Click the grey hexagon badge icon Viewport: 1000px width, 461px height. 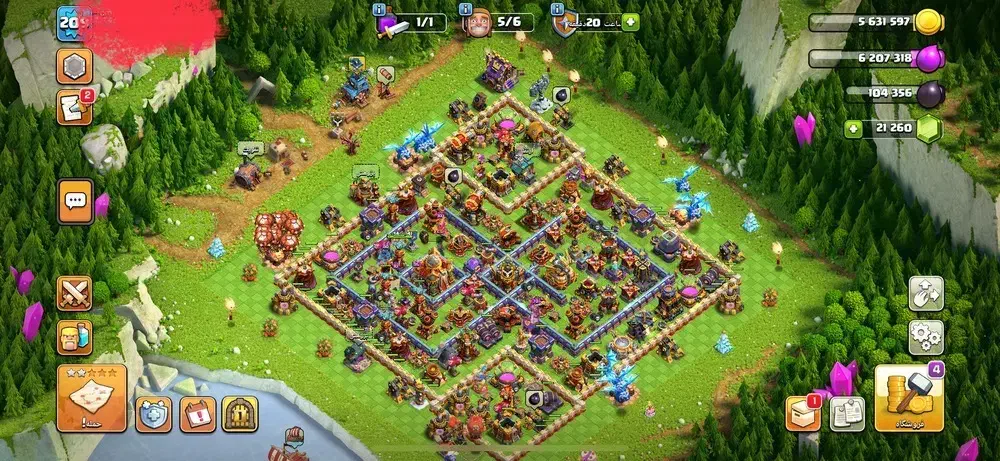pyautogui.click(x=74, y=66)
